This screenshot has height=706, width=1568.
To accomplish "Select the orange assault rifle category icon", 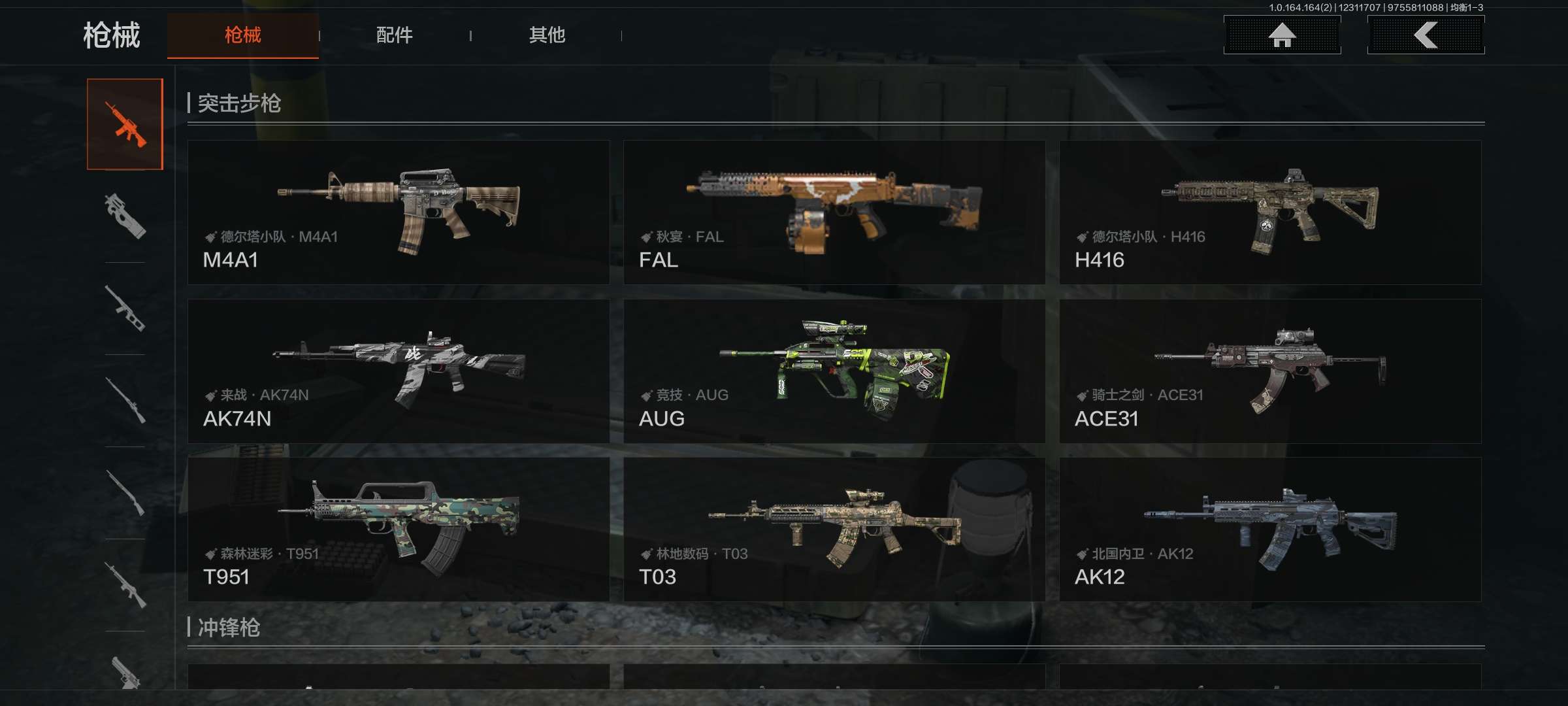I will point(125,124).
